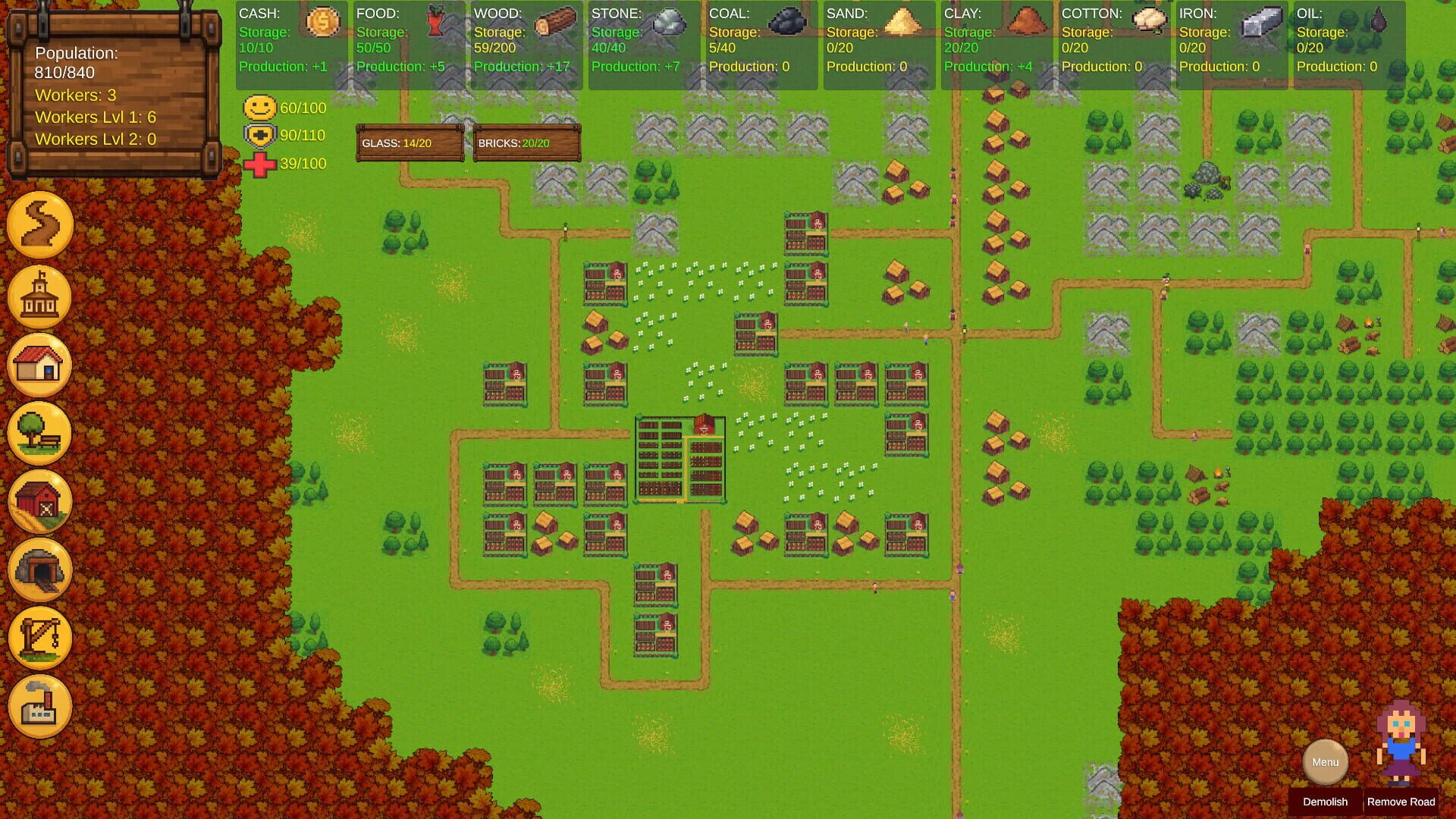
Task: Click the Remove Road button
Action: (x=1401, y=802)
